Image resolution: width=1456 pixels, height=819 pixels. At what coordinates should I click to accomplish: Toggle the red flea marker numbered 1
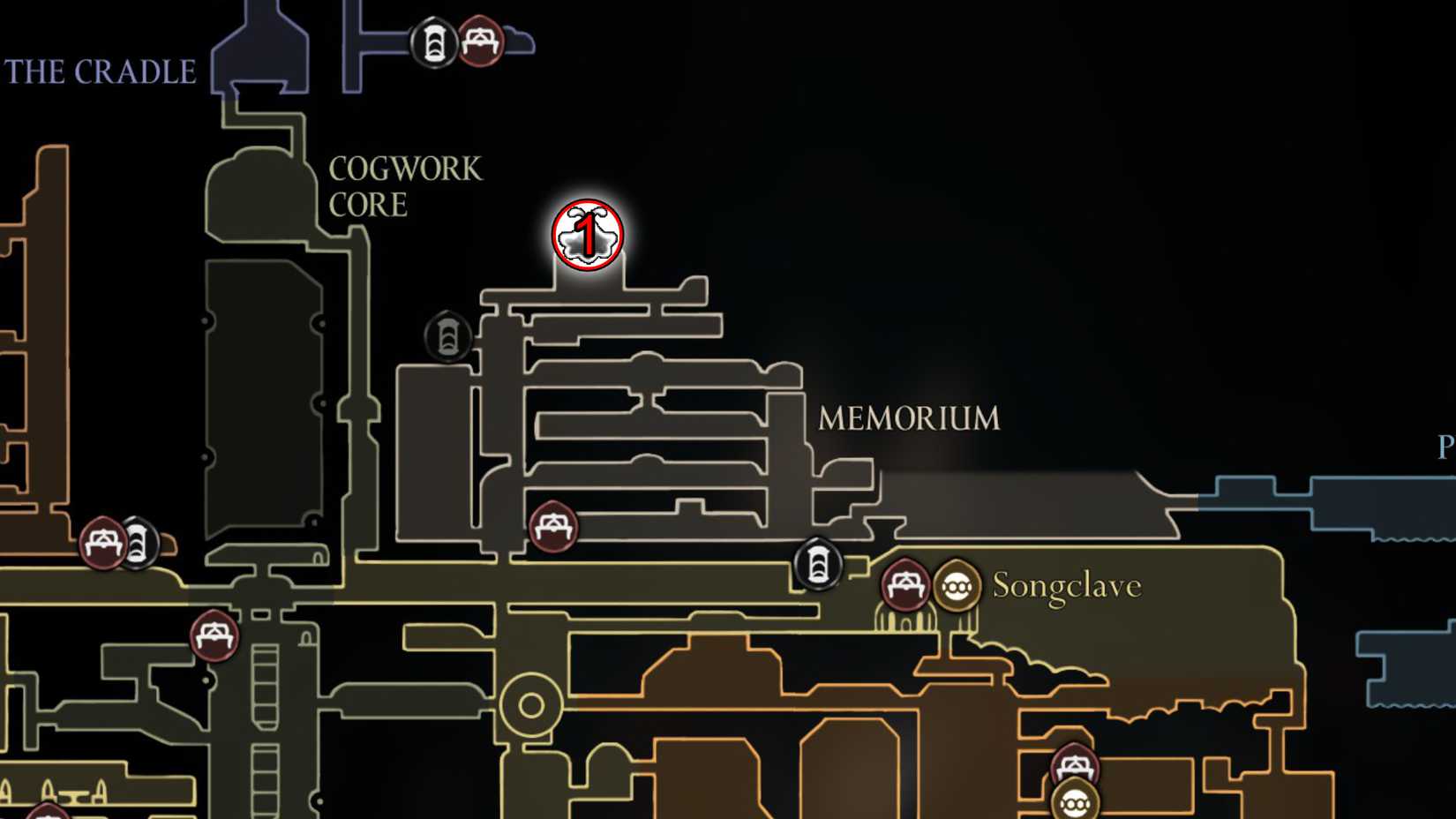pos(587,234)
